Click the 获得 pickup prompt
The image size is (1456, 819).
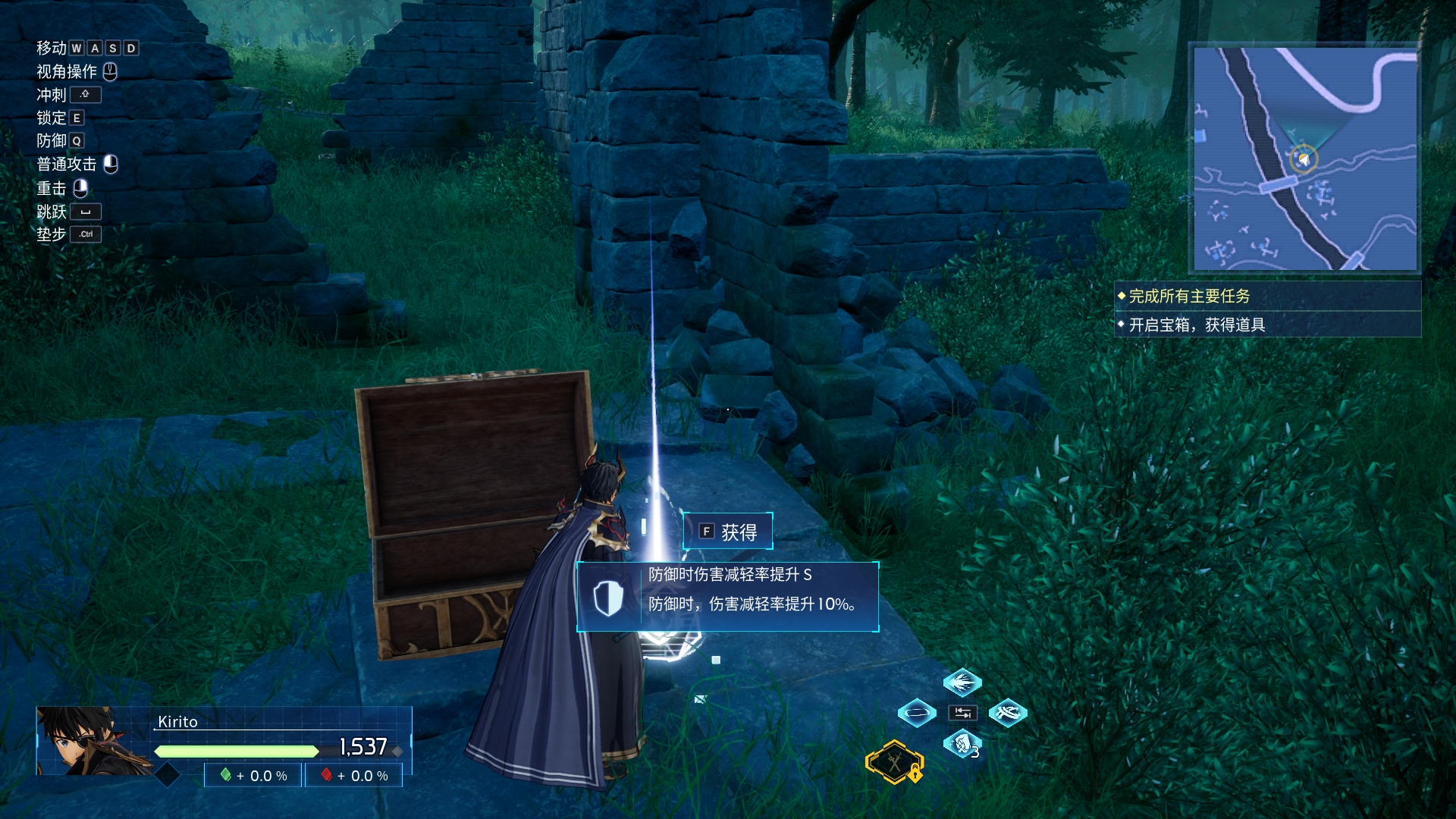point(728,532)
